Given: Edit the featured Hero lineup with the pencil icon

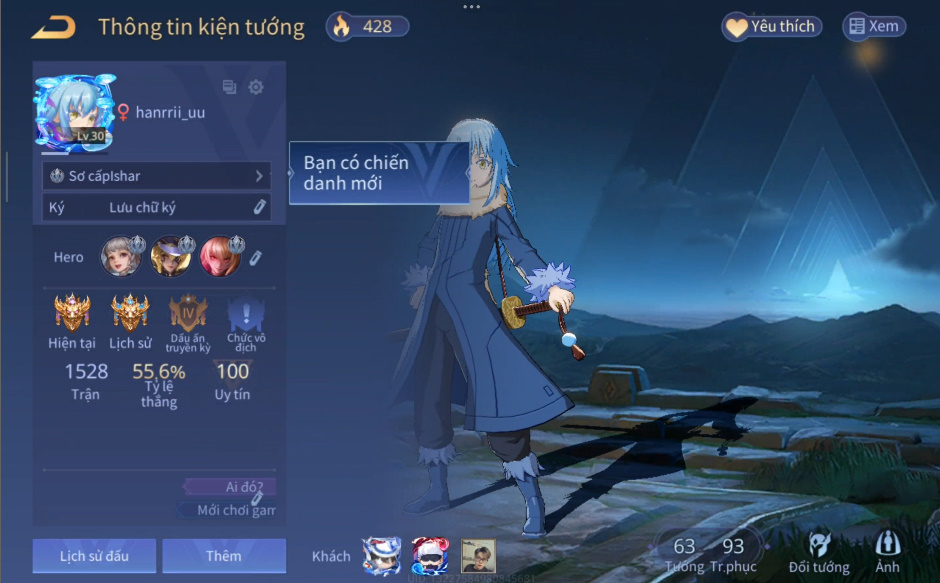Looking at the screenshot, I should 255,258.
